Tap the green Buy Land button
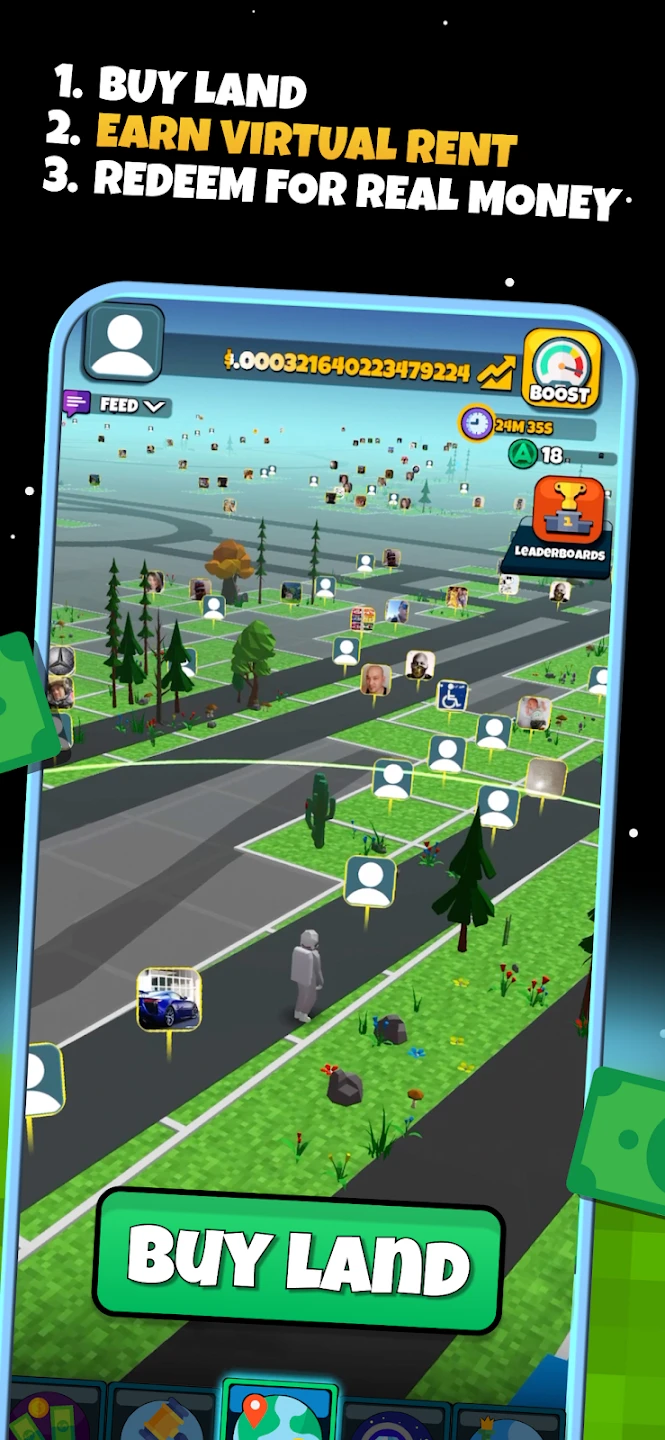The width and height of the screenshot is (665, 1440). coord(298,1260)
